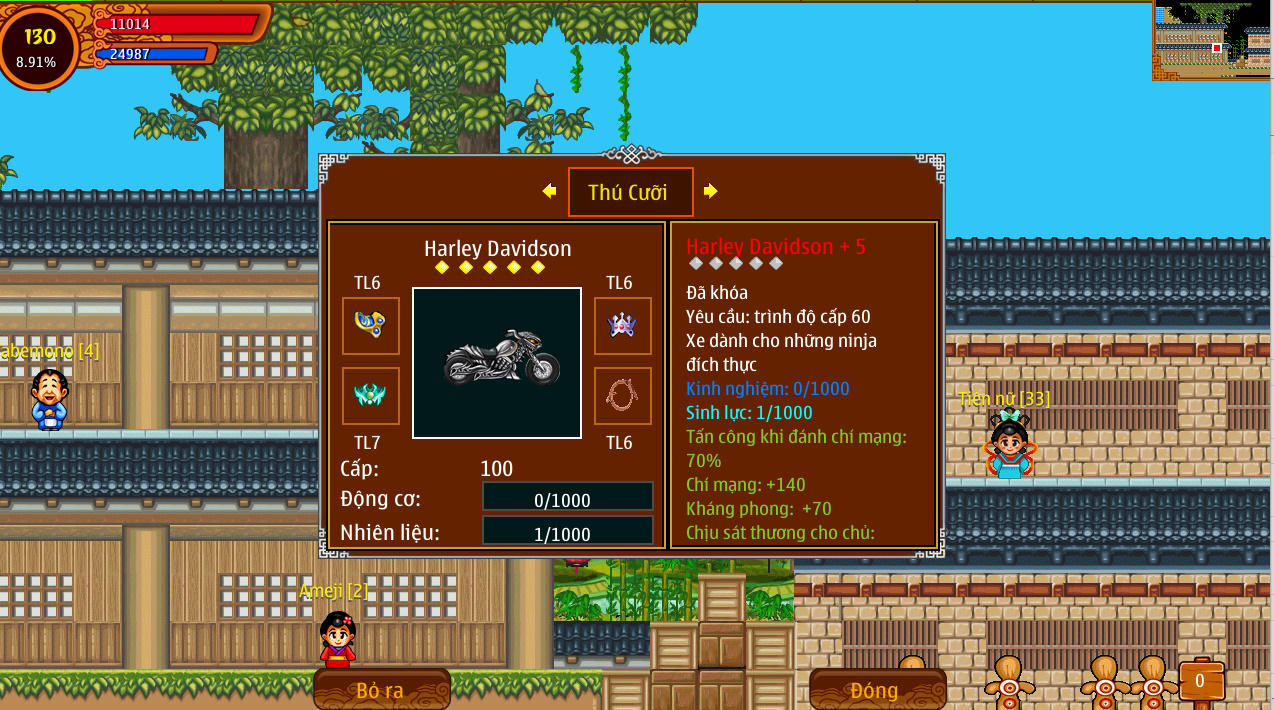This screenshot has width=1274, height=710.
Task: Click the wooden signboard showing 0
Action: 1201,681
